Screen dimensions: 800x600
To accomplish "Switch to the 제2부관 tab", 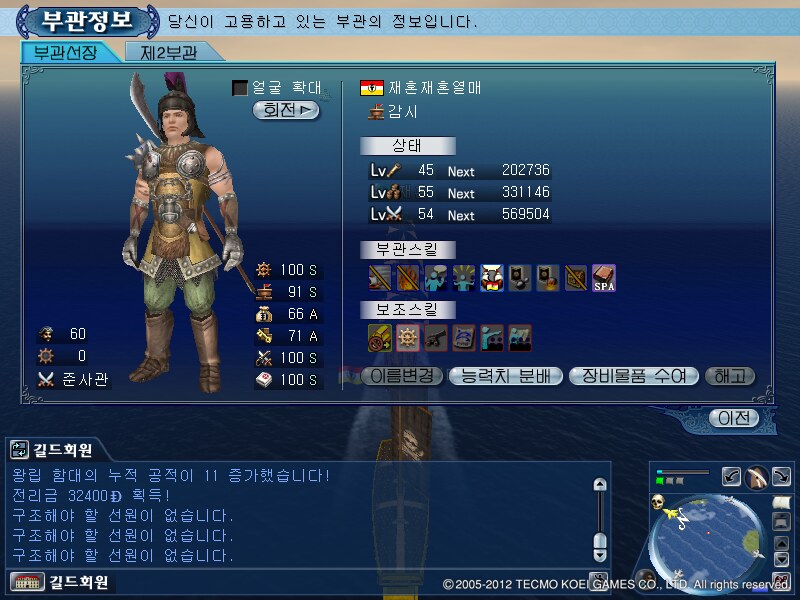I will 169,52.
